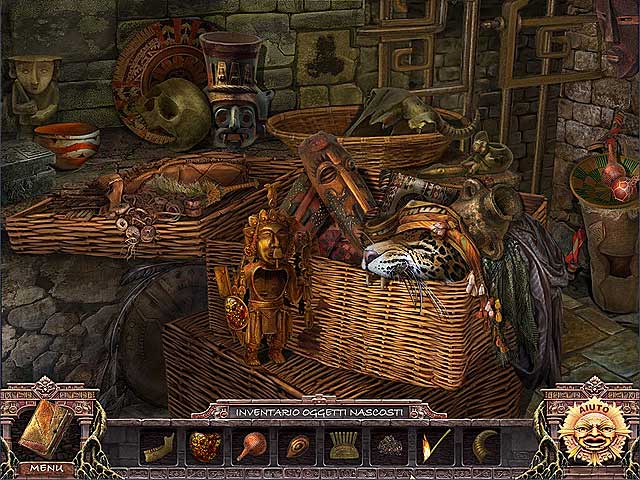
Task: Click the Inventario Oggetti Nascosti header
Action: 319,411
